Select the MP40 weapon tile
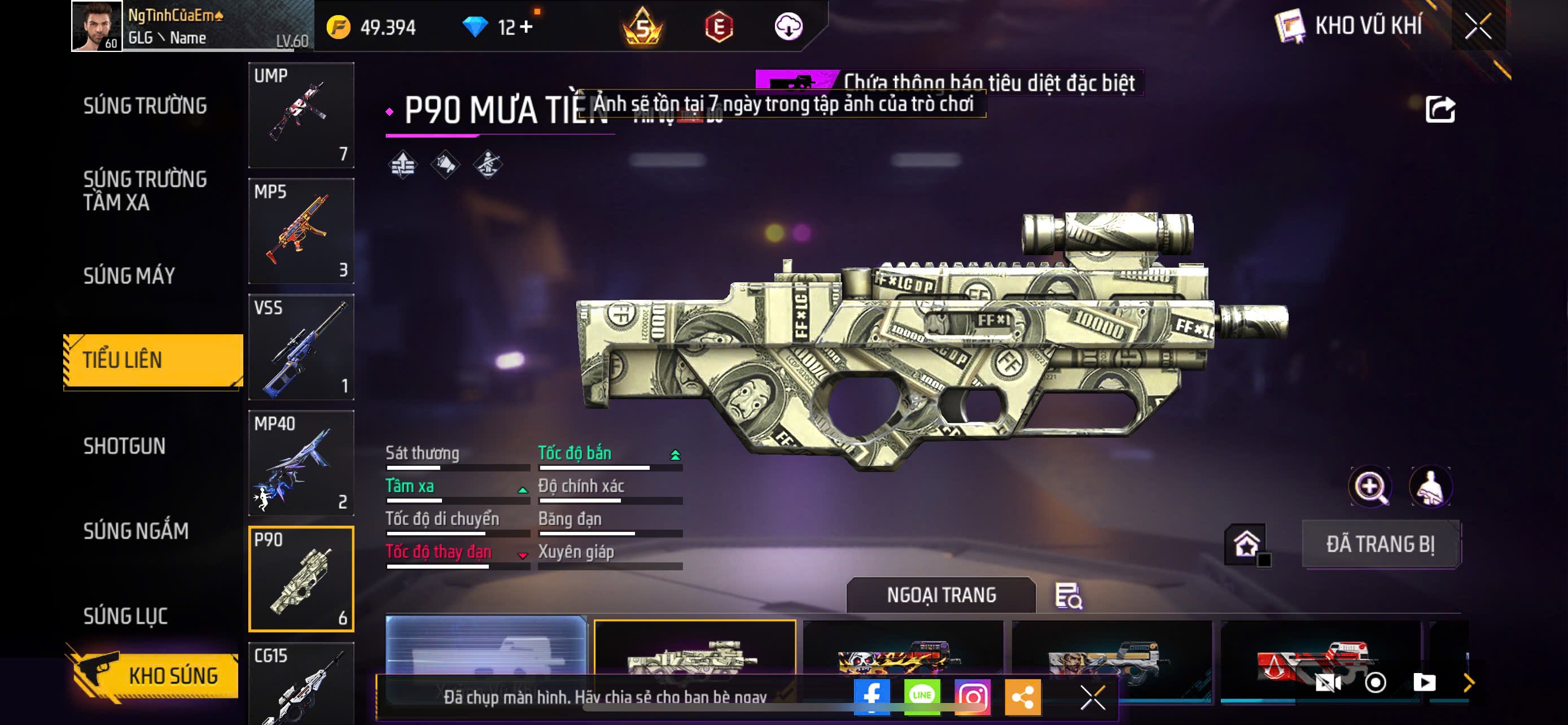The width and height of the screenshot is (1568, 725). click(301, 462)
